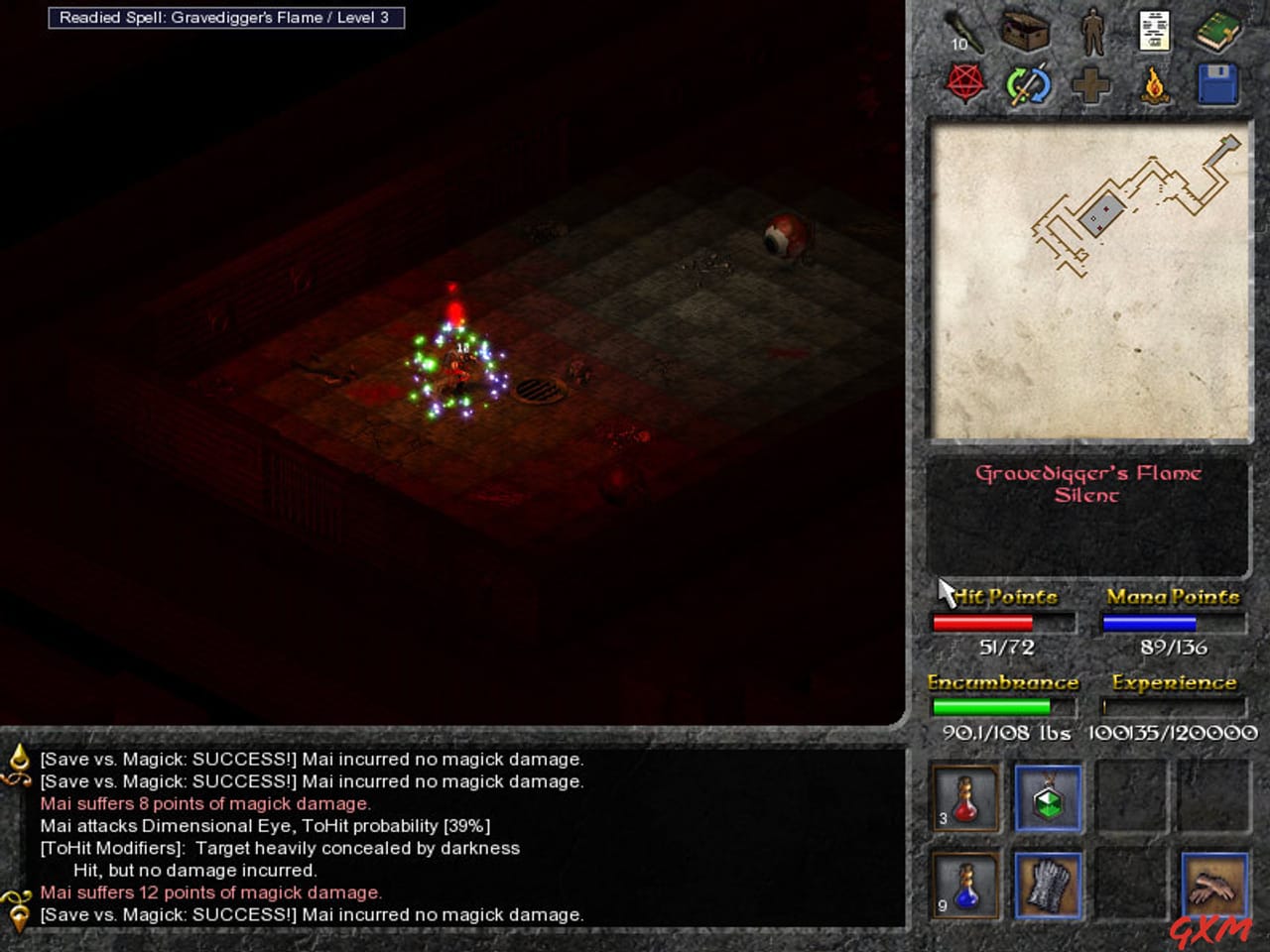The height and width of the screenshot is (952, 1270).
Task: Open the inventory chest icon
Action: [1025, 30]
